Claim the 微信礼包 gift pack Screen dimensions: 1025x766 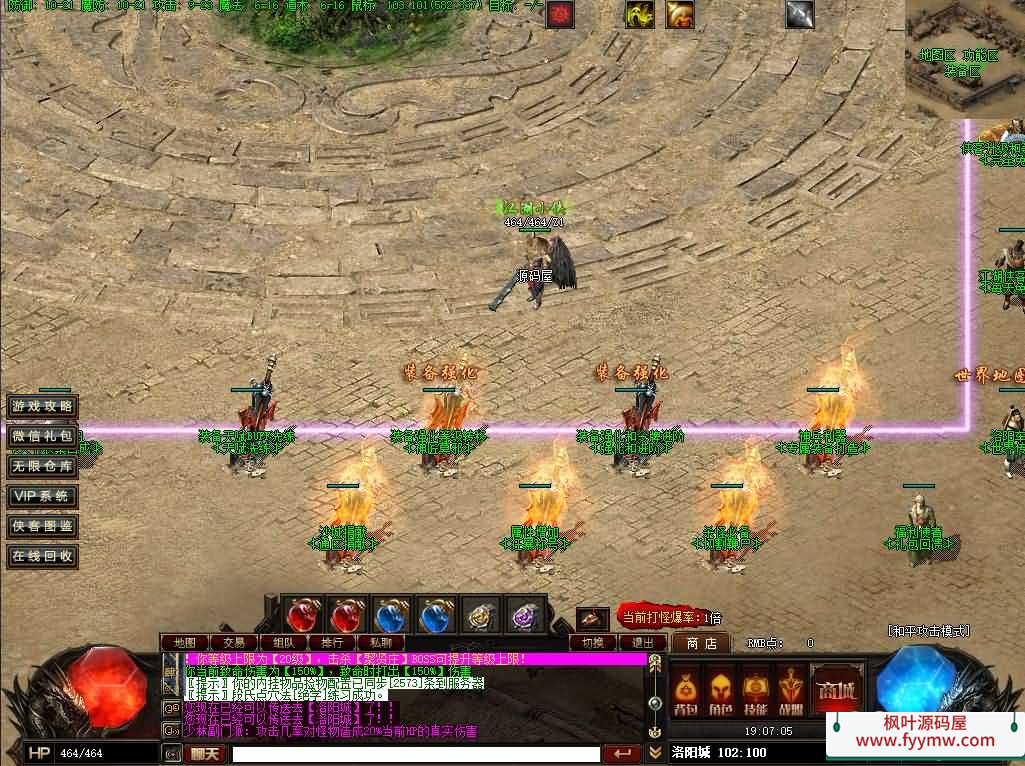pyautogui.click(x=42, y=436)
